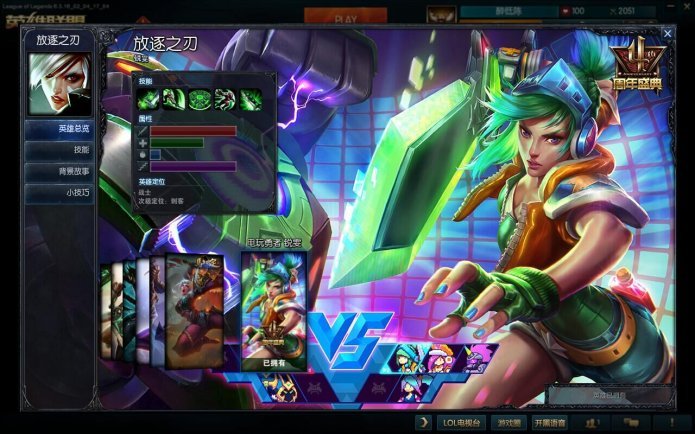This screenshot has height=434, width=695.
Task: Show the 小技巧 tips tab
Action: point(60,192)
